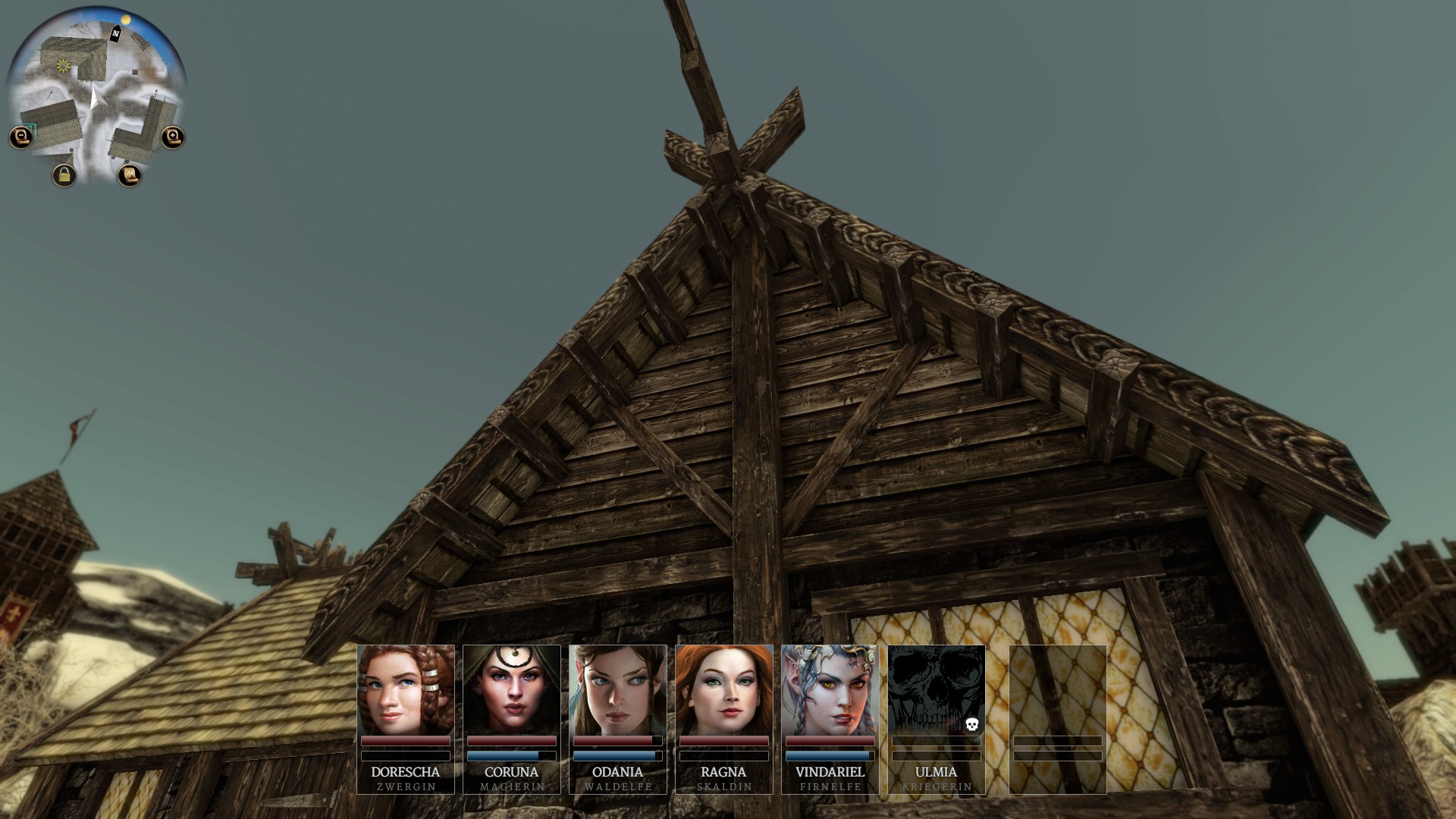Image resolution: width=1456 pixels, height=819 pixels.
Task: Pick Ragna the Skaldin portrait
Action: [x=724, y=690]
